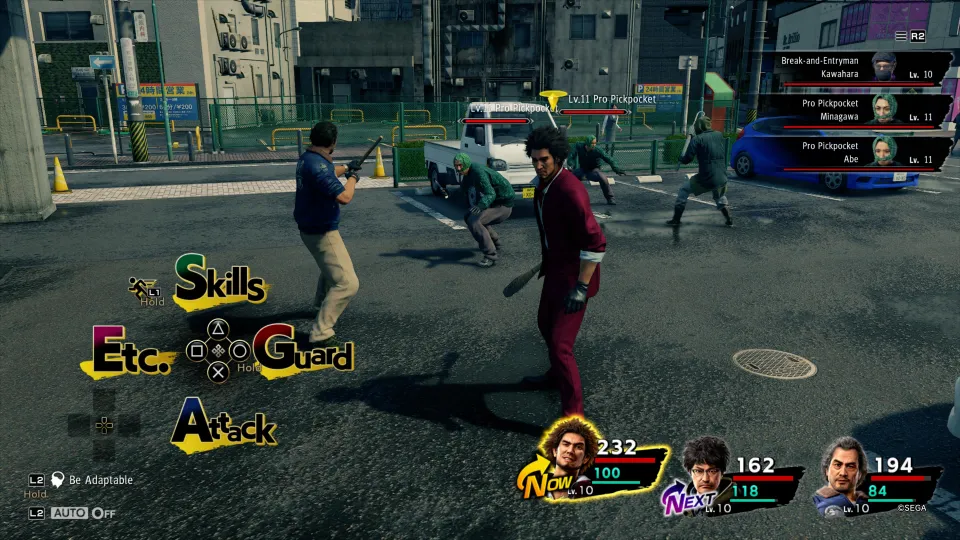Target Break-and-Entryman Kawahara in the enemy list
Image resolution: width=960 pixels, height=540 pixels.
856,67
